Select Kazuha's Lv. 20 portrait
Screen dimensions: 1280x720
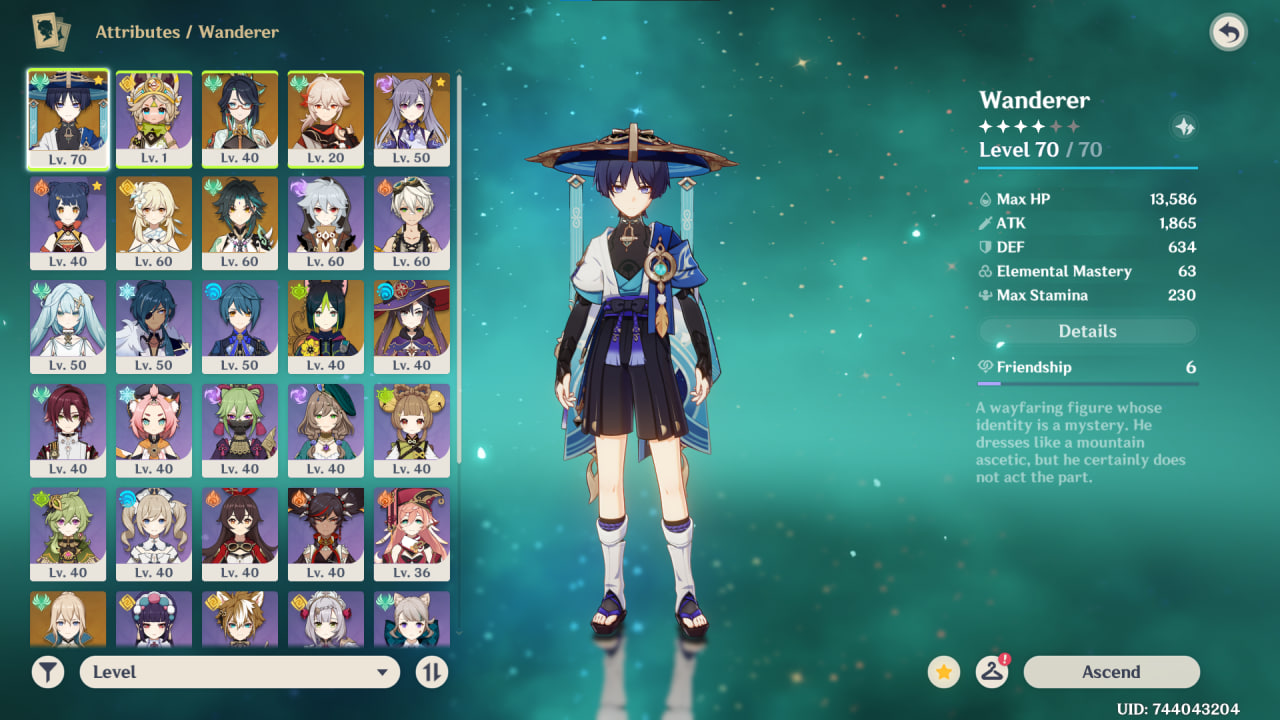(x=326, y=118)
